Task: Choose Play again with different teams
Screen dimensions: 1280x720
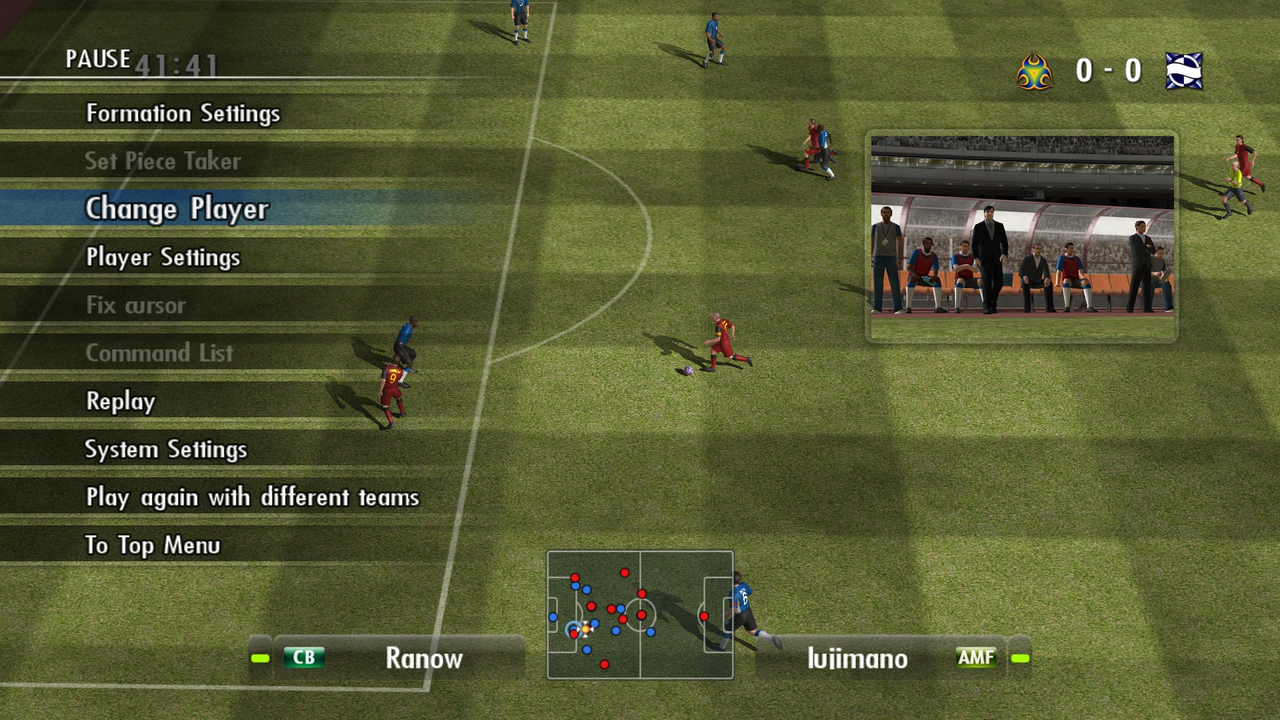Action: [252, 497]
